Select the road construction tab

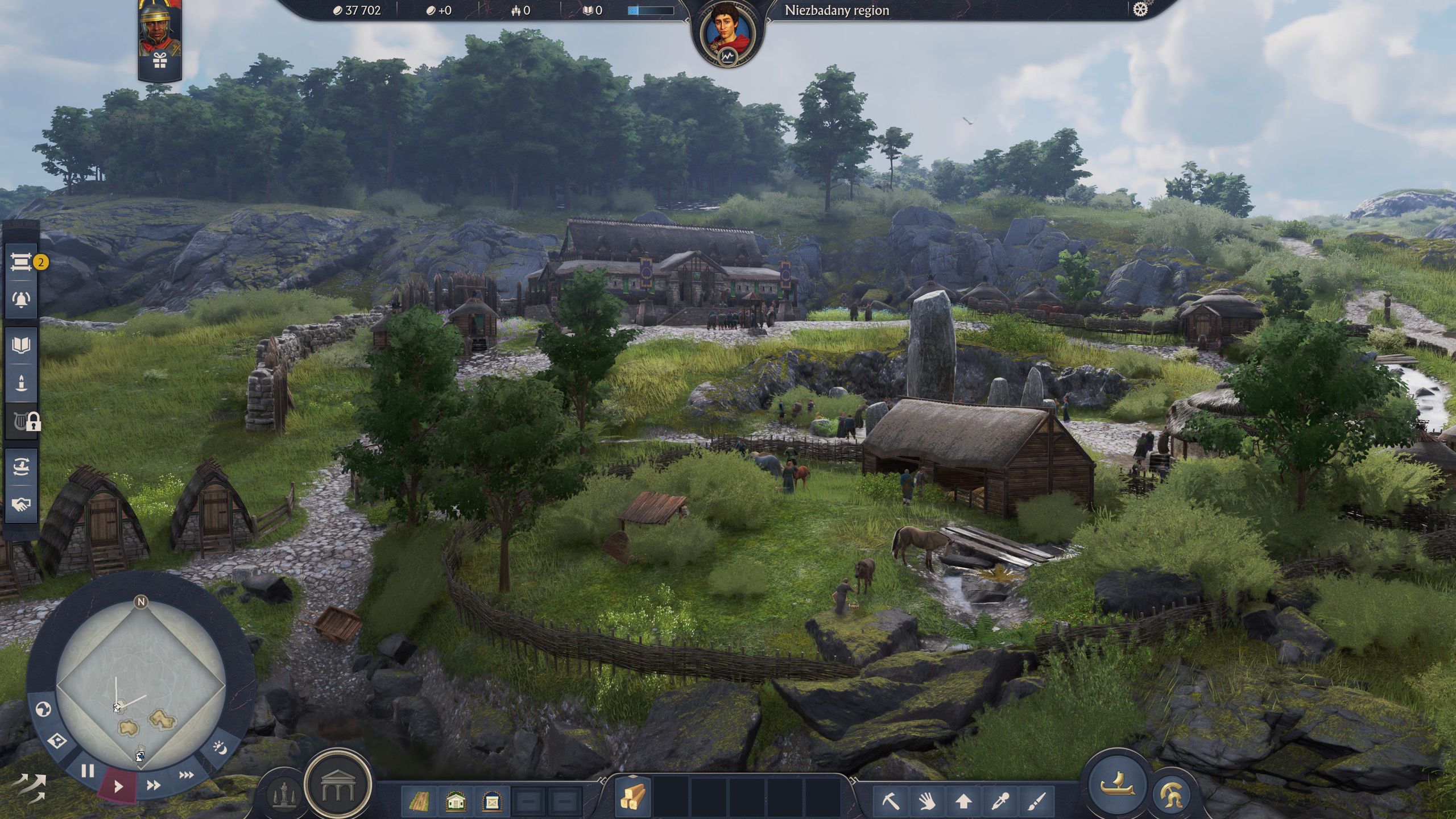pyautogui.click(x=421, y=801)
